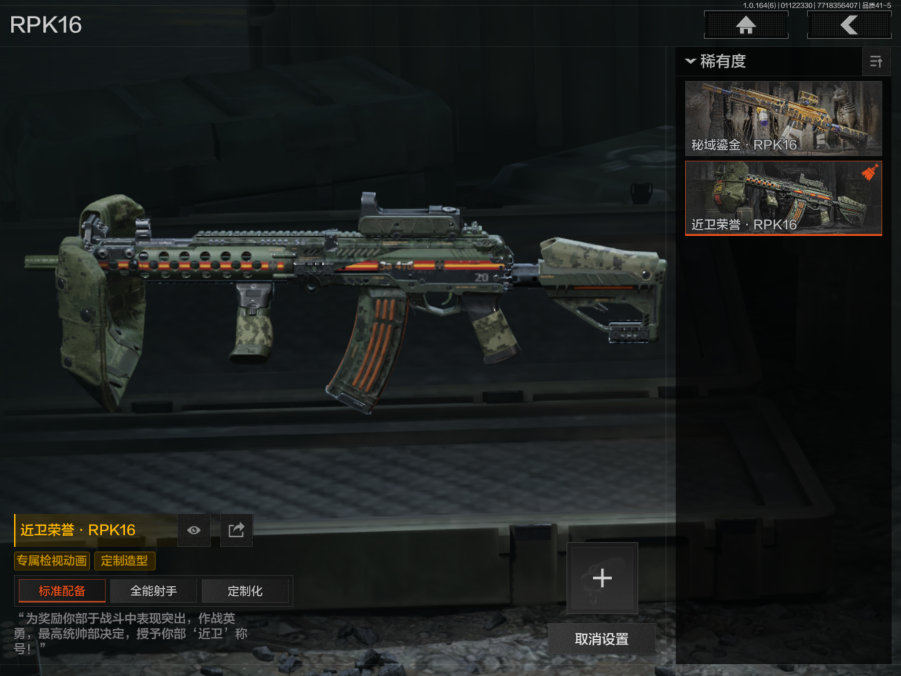Open the 定制造型 tag
This screenshot has width=901, height=676.
125,561
